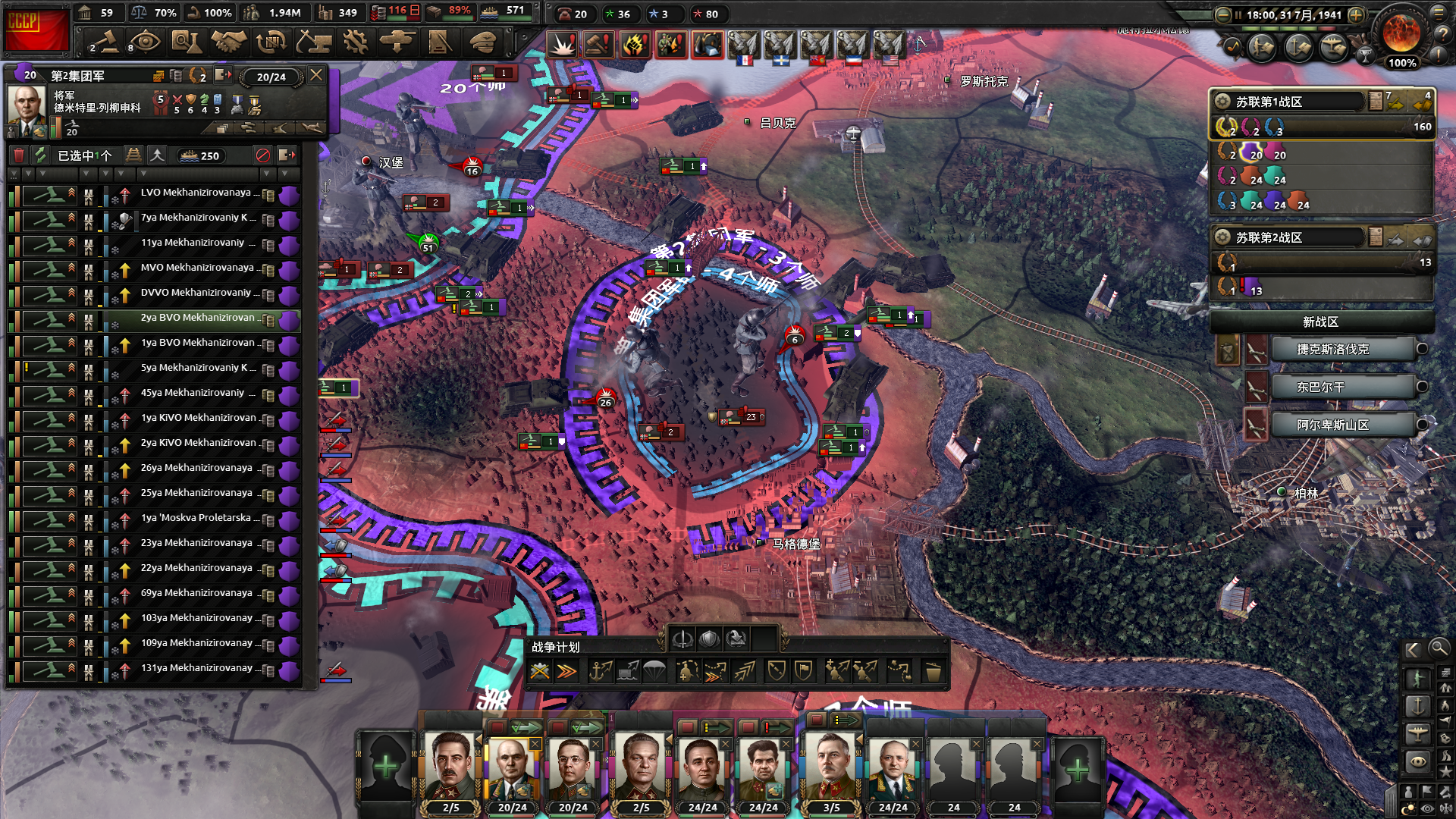Open the diplomacy handshake menu
Screen dimensions: 1456x819
click(228, 42)
